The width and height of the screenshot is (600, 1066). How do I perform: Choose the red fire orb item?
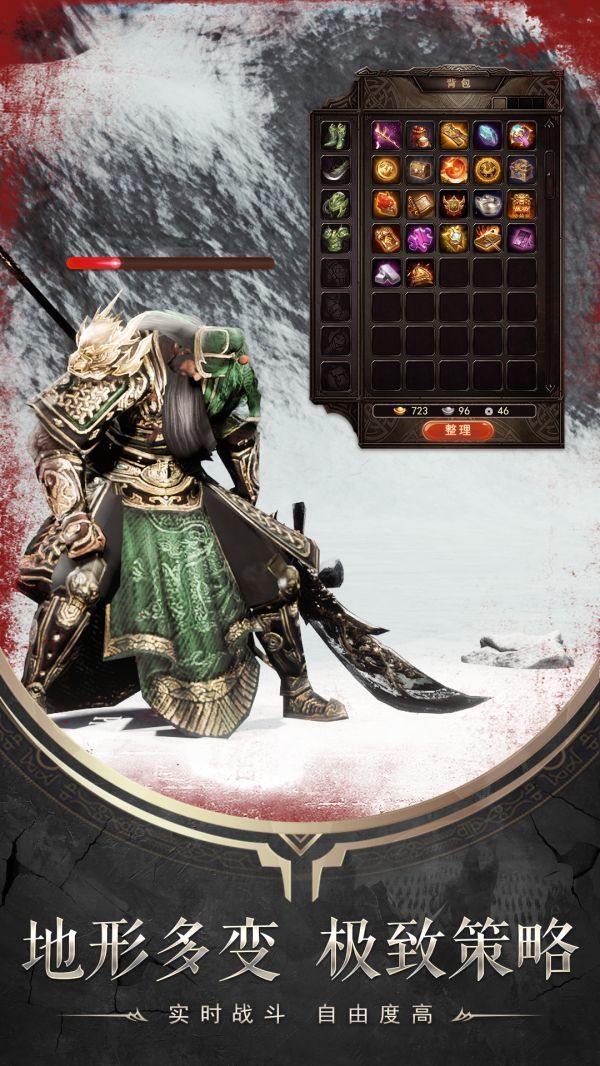click(453, 169)
